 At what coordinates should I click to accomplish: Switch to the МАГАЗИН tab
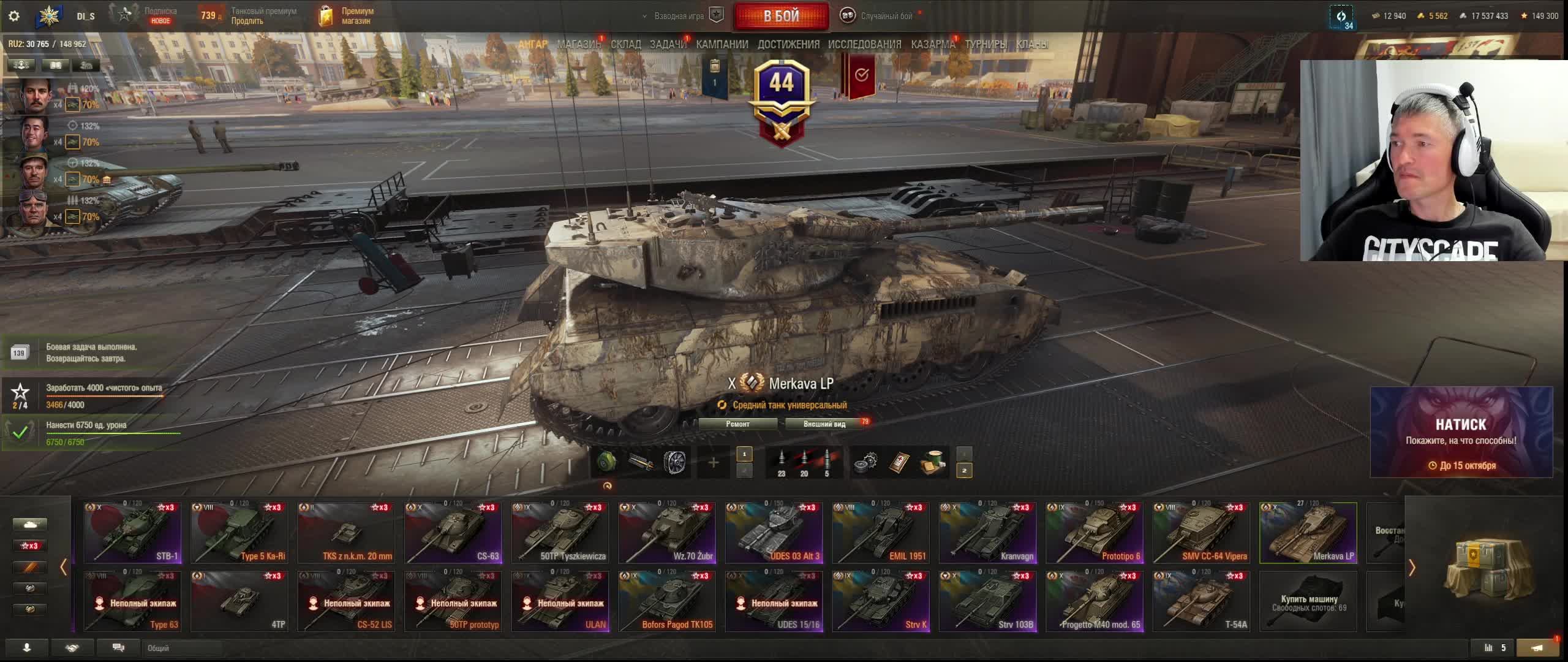[x=578, y=44]
